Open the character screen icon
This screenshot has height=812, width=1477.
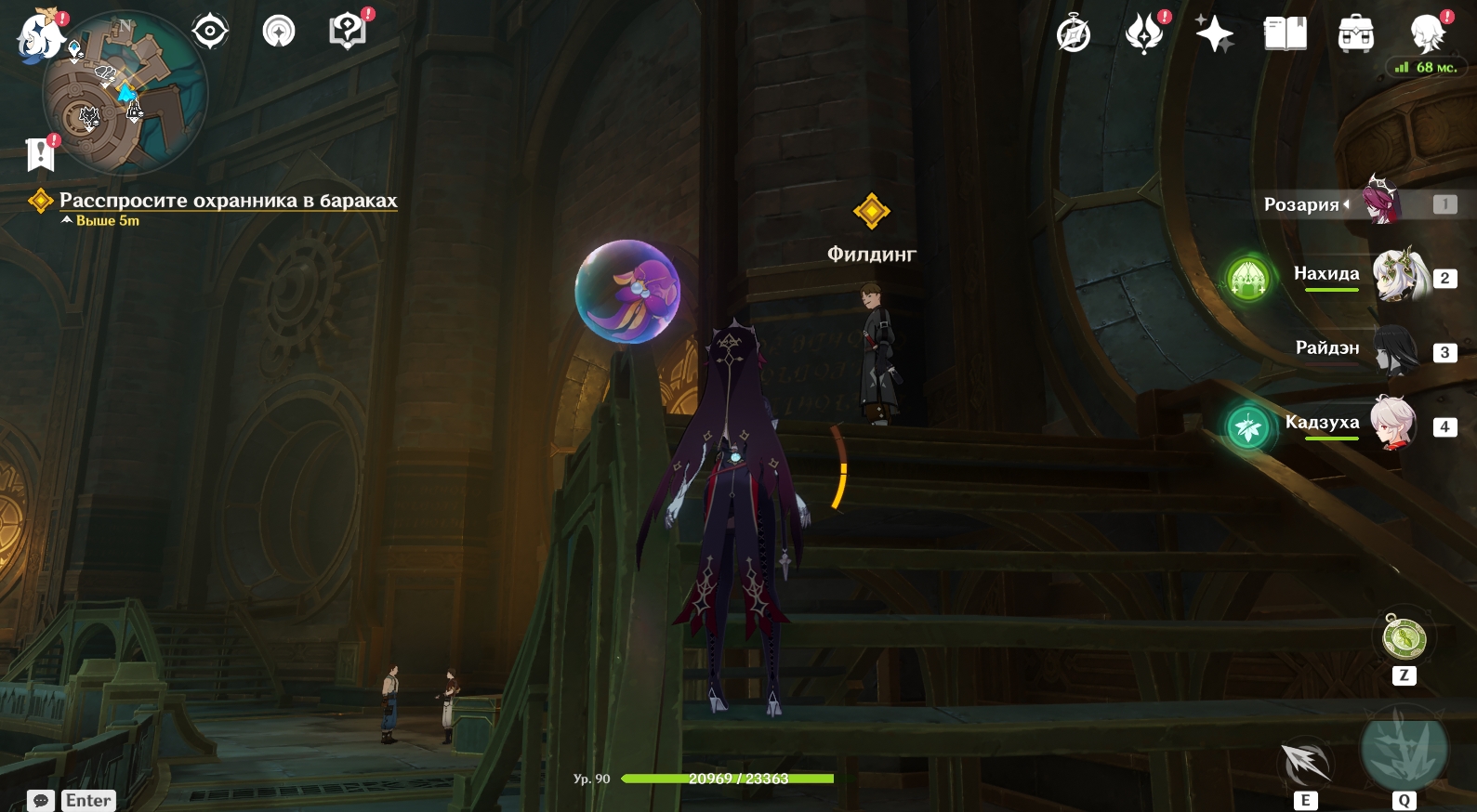(1427, 34)
